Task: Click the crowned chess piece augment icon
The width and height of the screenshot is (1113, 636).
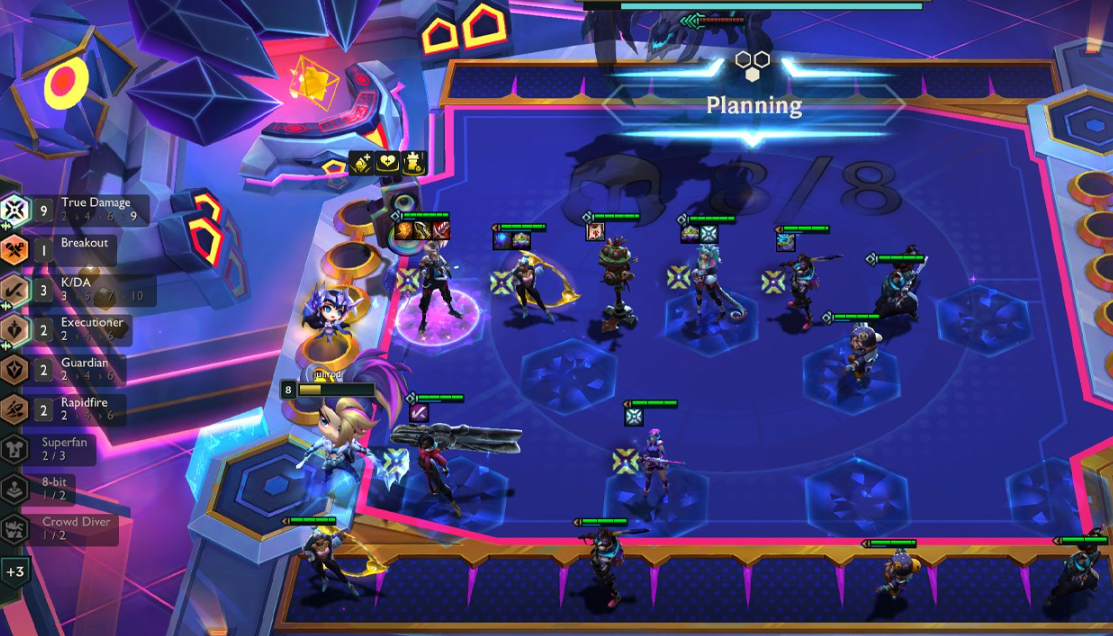Action: pos(413,162)
